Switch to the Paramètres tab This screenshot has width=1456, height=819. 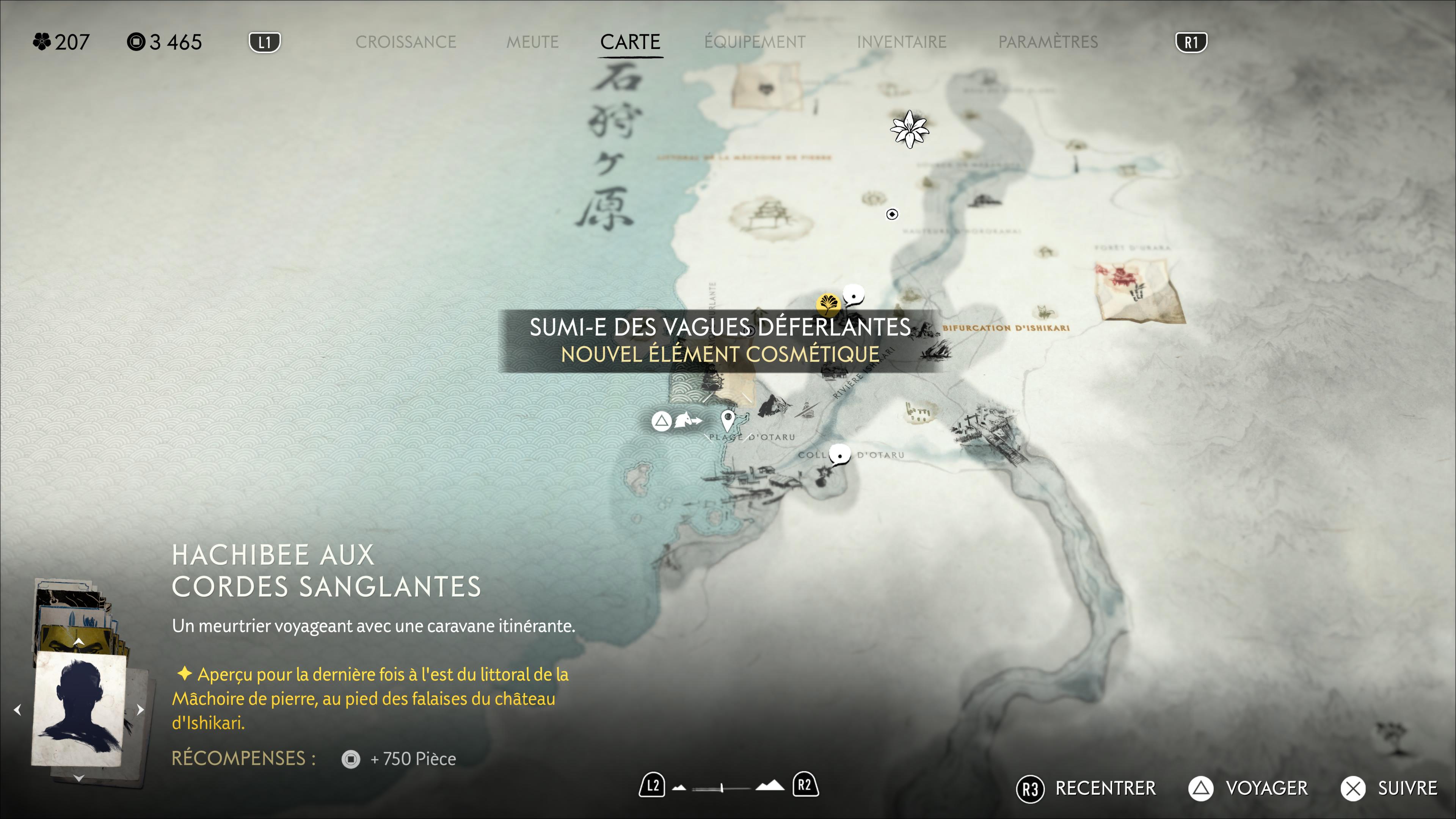tap(1048, 42)
